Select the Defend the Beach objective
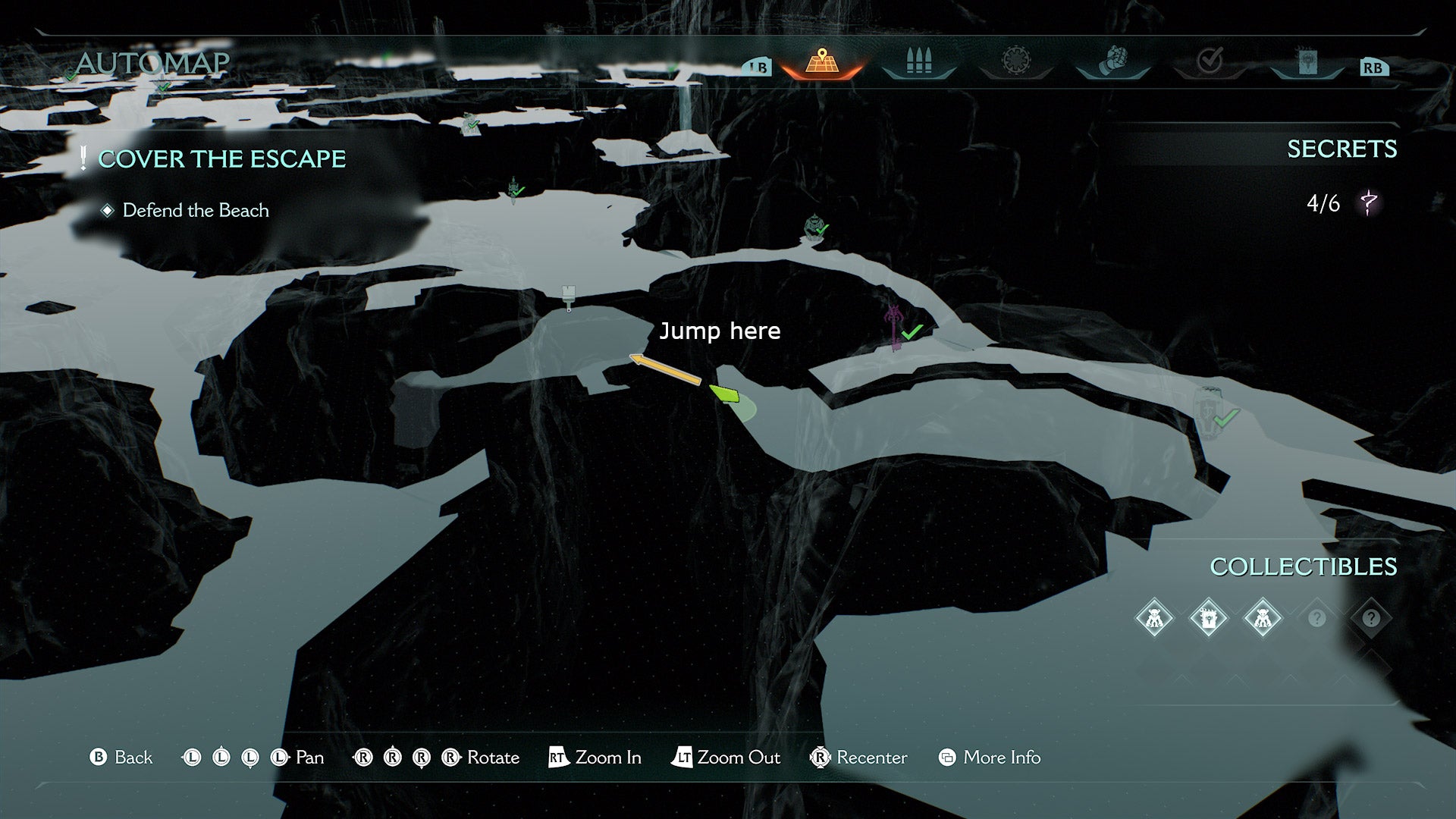Viewport: 1456px width, 819px height. coord(196,211)
